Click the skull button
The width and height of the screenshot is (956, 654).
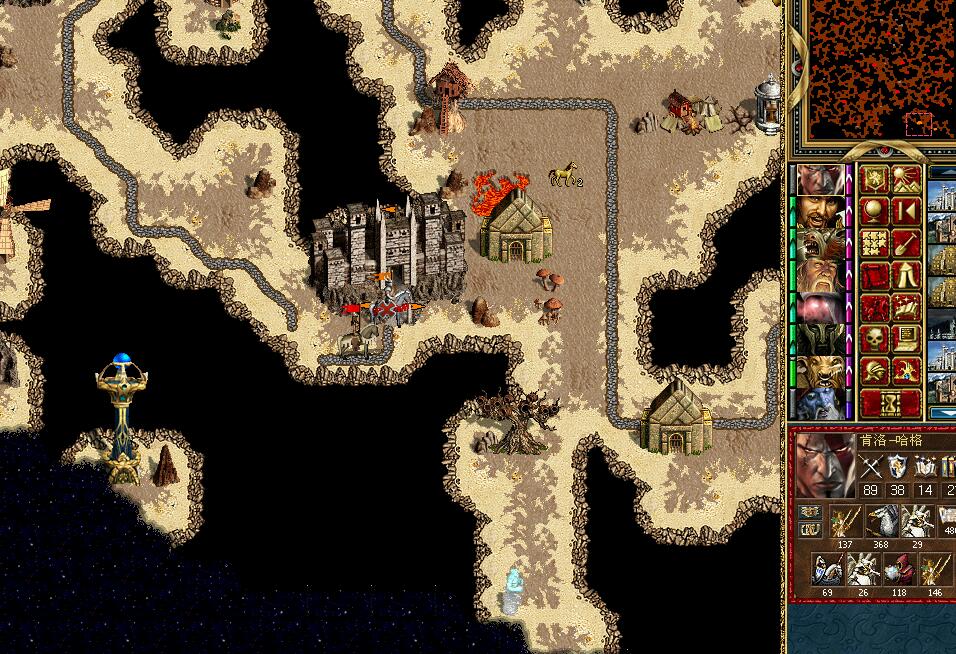(874, 339)
